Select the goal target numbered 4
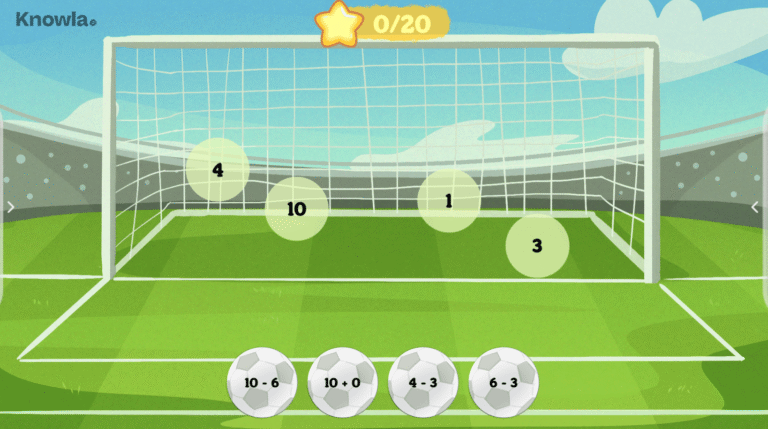The height and width of the screenshot is (429, 768). (217, 169)
